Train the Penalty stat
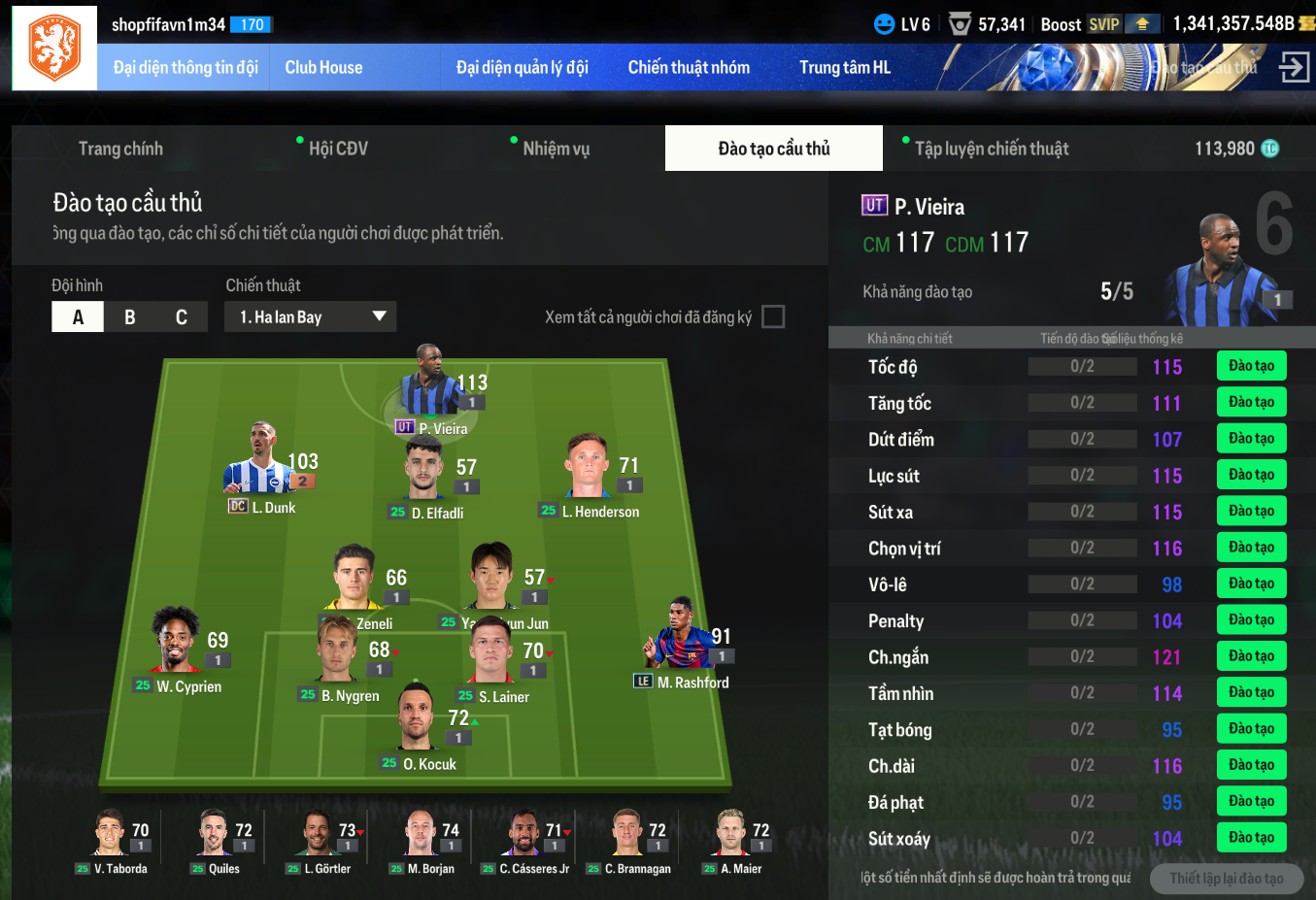This screenshot has height=900, width=1316. (1251, 620)
